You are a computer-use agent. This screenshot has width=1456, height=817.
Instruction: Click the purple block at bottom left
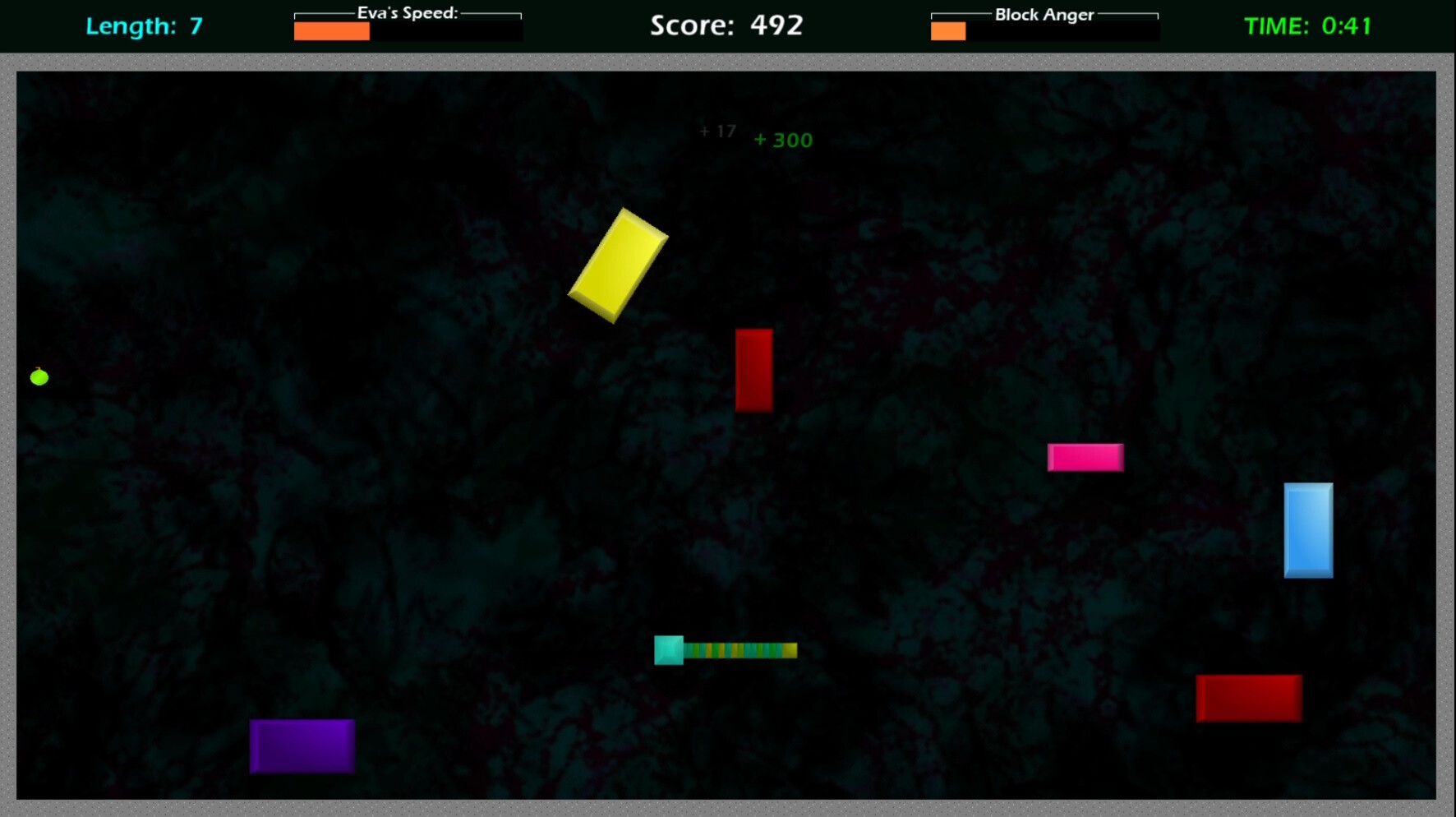click(301, 745)
